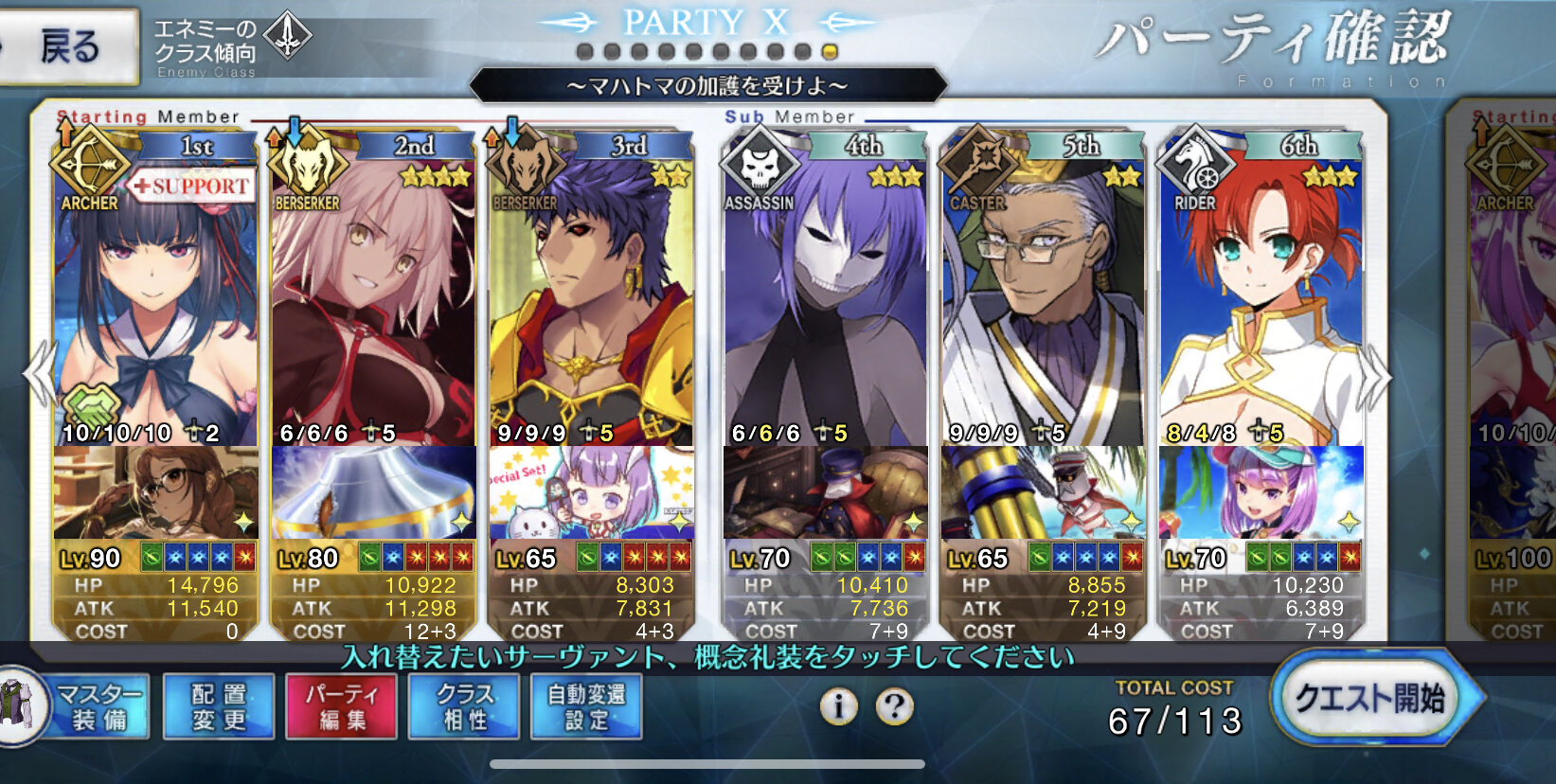Show クラス相性 class affinity chart
Viewport: 1556px width, 784px height.
[464, 706]
